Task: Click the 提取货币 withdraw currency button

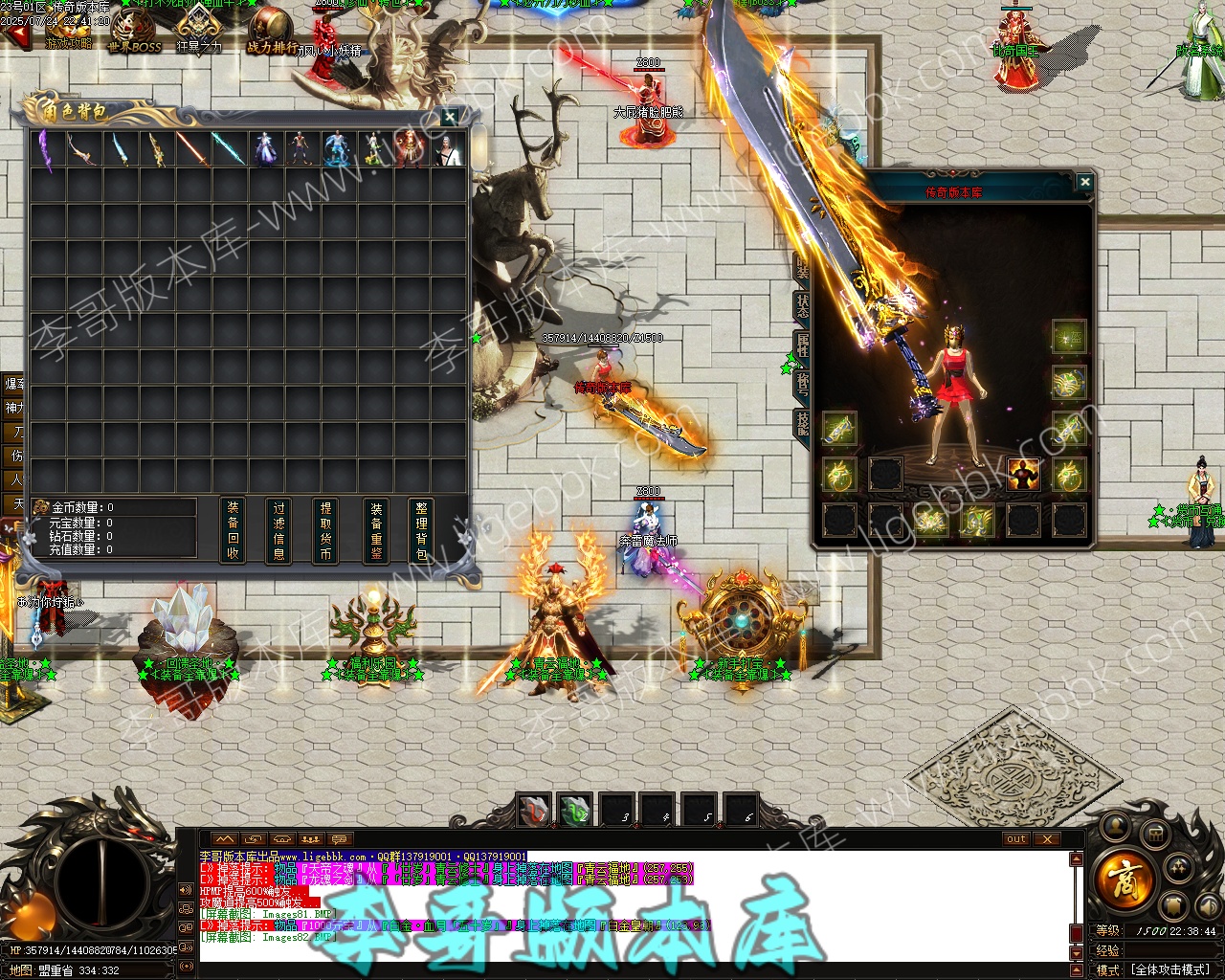Action: (x=326, y=530)
